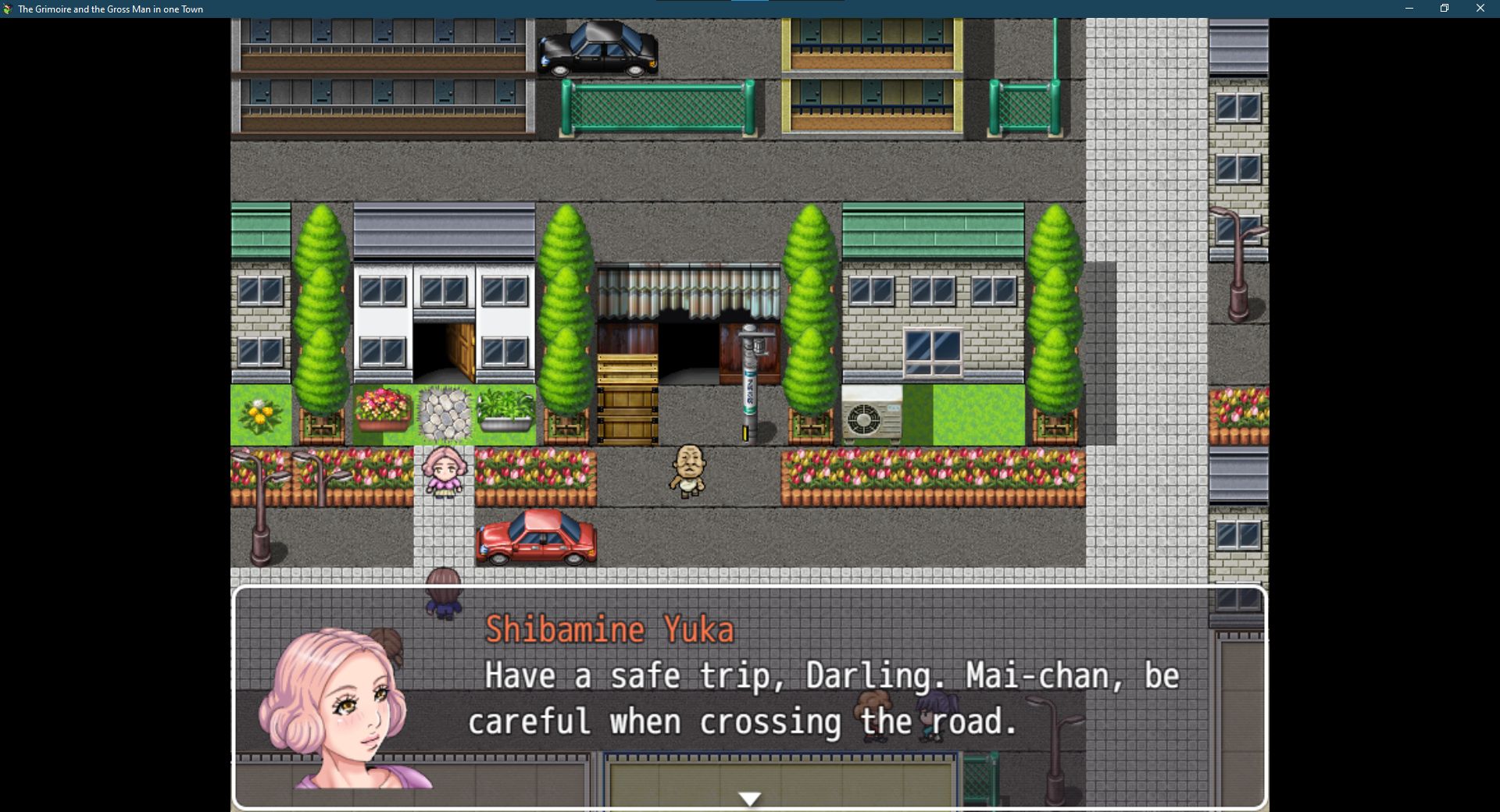Image resolution: width=1500 pixels, height=812 pixels.
Task: Close the game window
Action: (x=1480, y=9)
